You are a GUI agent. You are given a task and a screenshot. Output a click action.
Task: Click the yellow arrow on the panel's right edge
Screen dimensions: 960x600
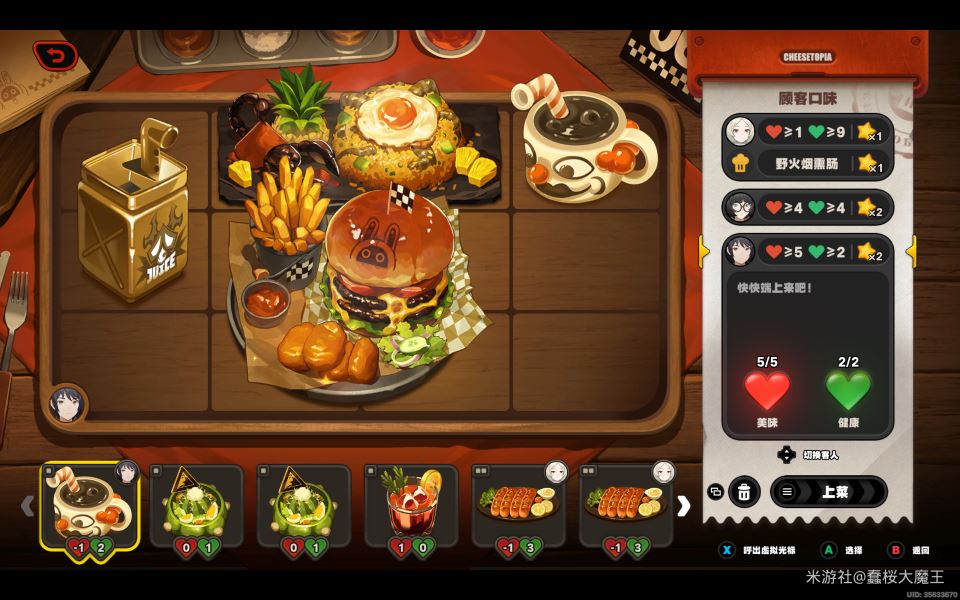tap(911, 251)
